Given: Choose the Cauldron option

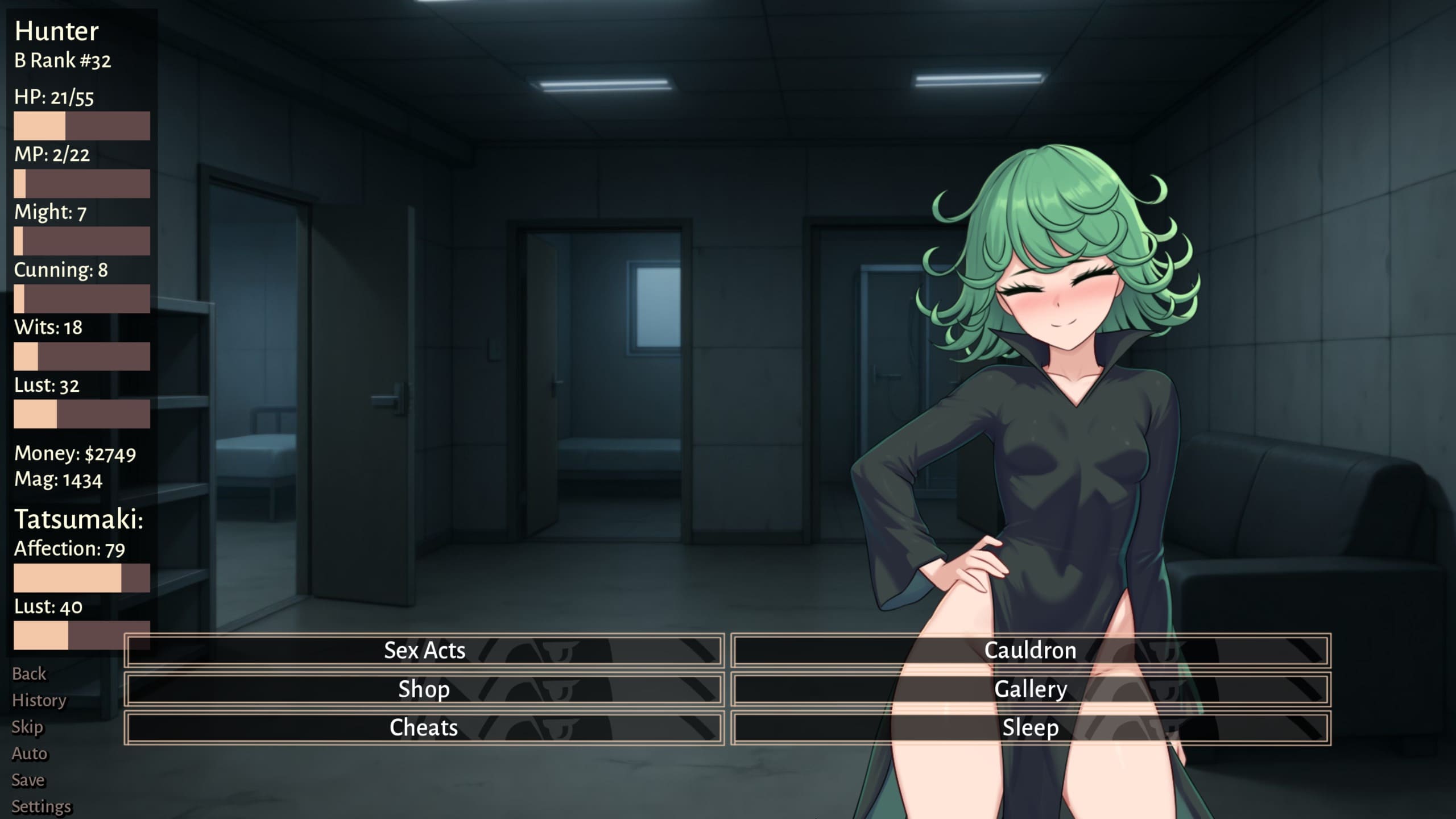Looking at the screenshot, I should point(1030,651).
